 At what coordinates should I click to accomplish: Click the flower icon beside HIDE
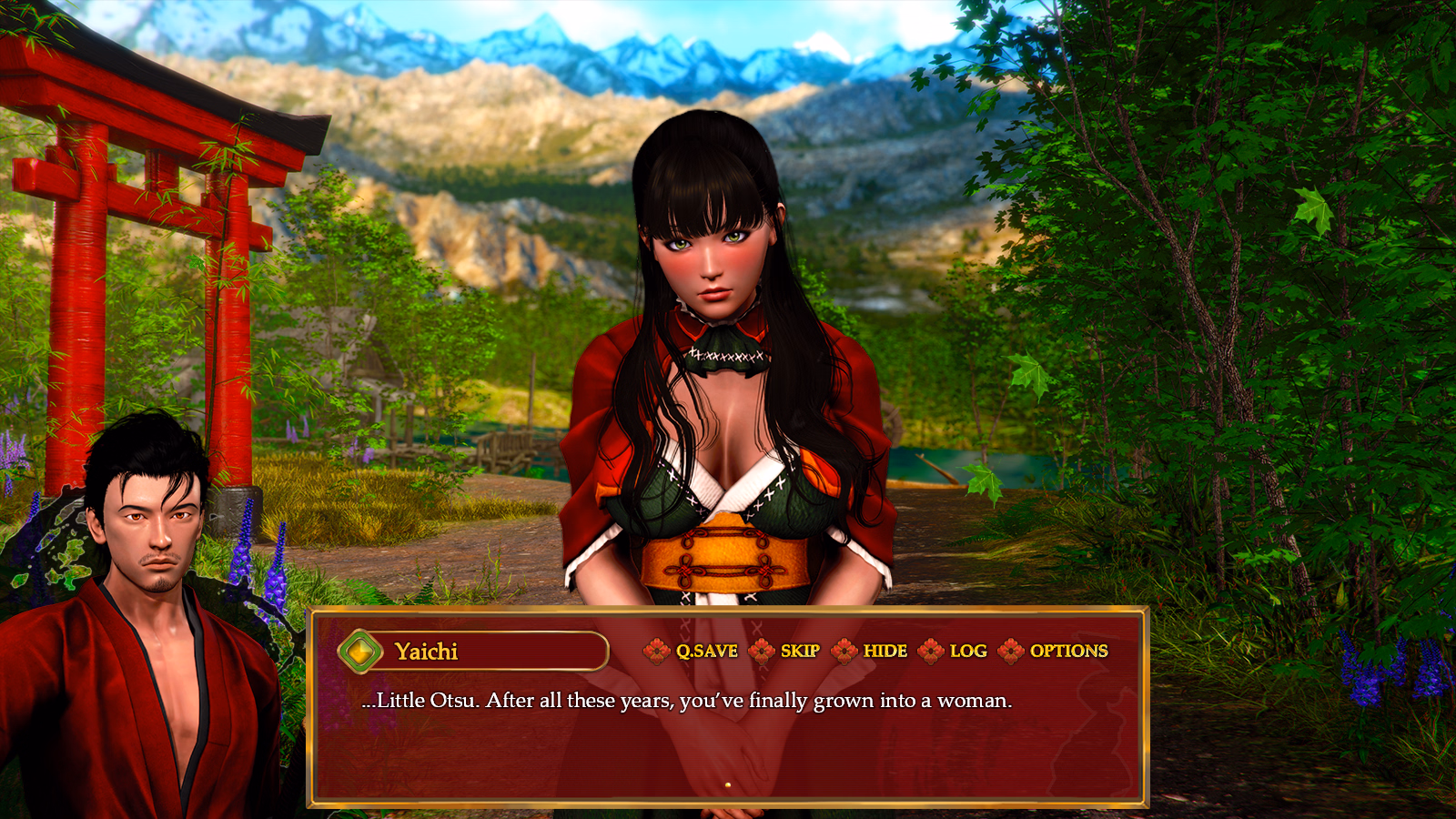[845, 652]
